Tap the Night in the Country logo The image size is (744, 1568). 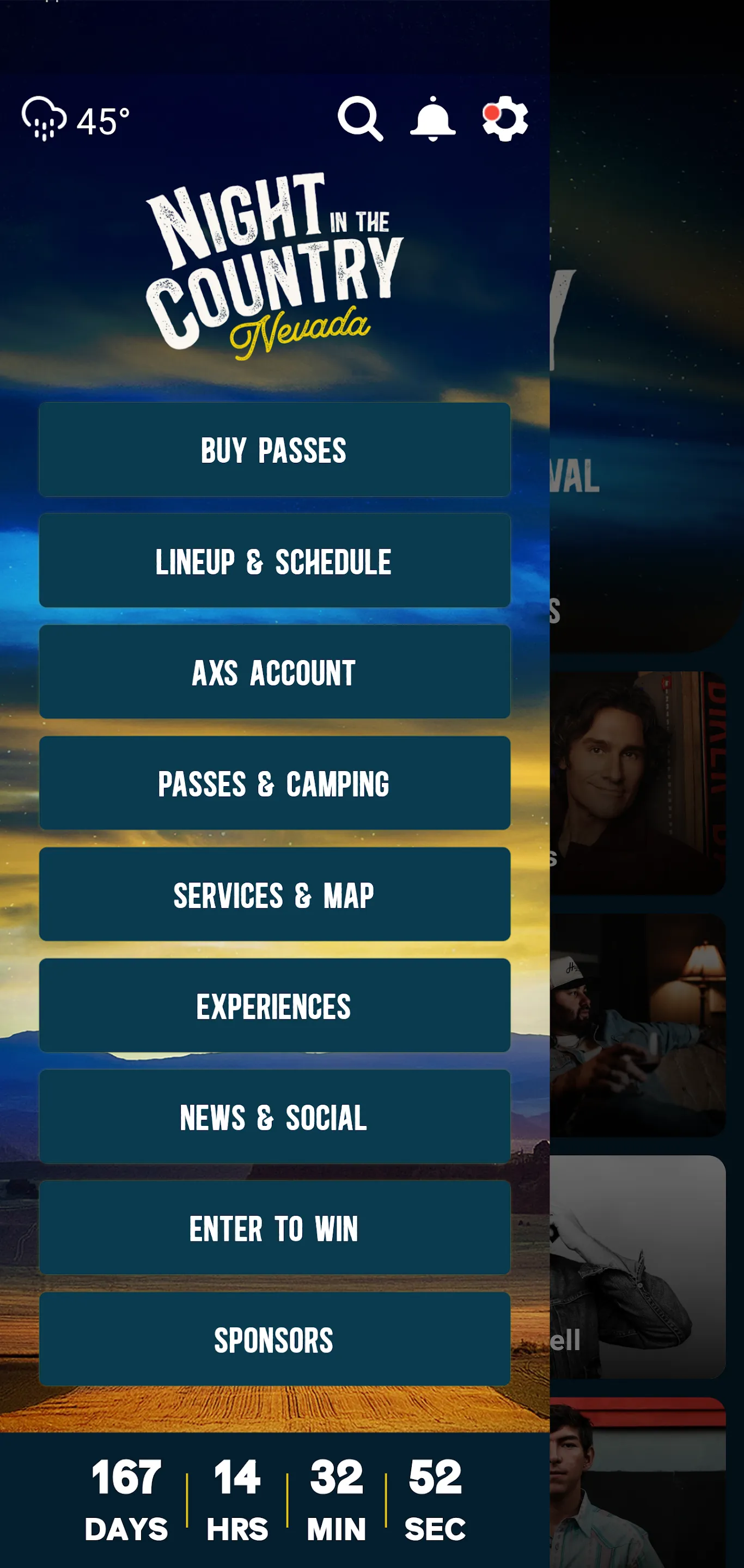pyautogui.click(x=275, y=268)
